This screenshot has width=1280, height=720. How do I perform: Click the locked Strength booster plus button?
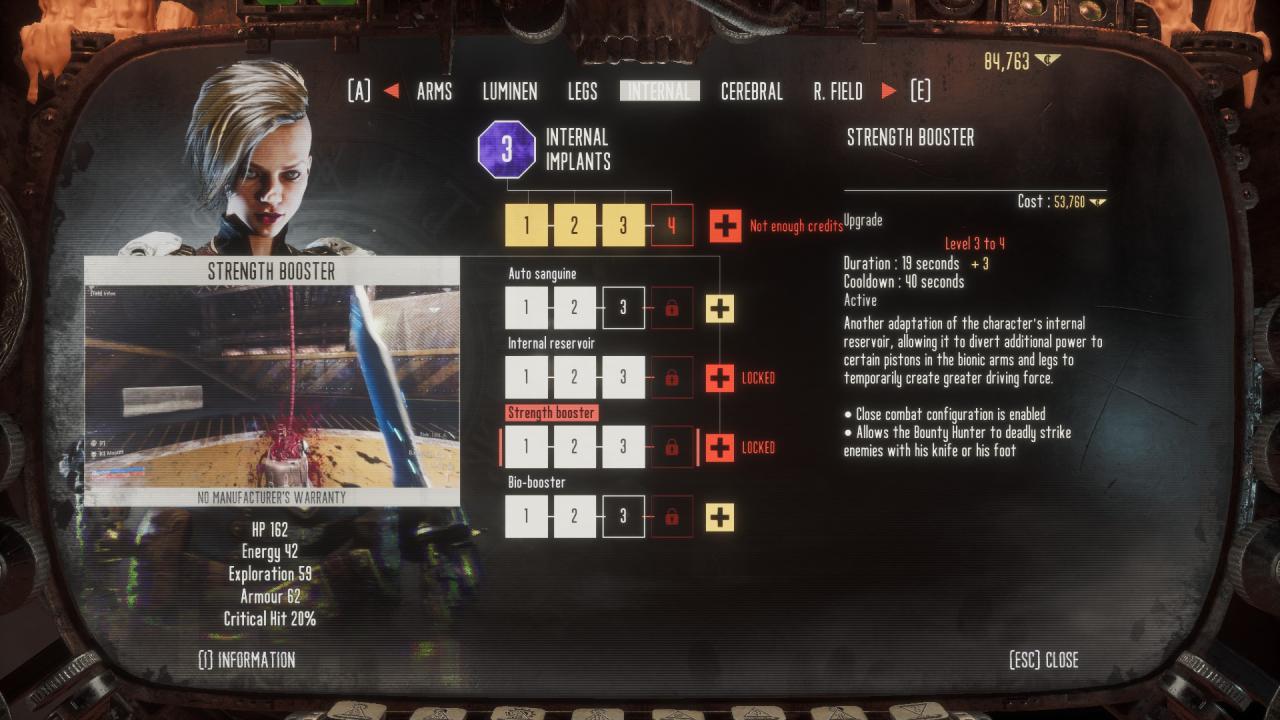click(x=720, y=447)
